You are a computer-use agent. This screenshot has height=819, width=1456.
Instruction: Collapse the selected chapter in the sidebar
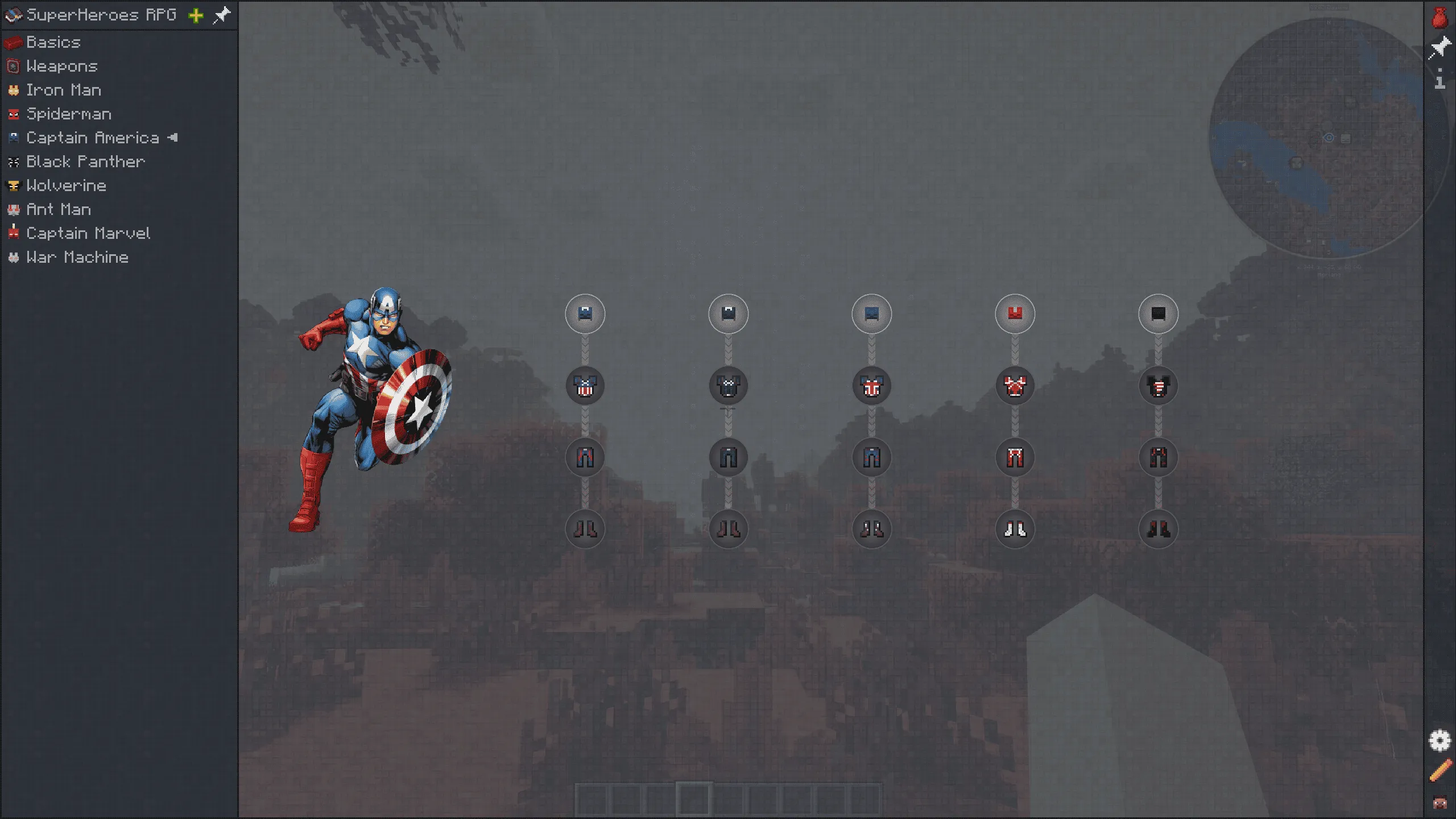click(173, 138)
